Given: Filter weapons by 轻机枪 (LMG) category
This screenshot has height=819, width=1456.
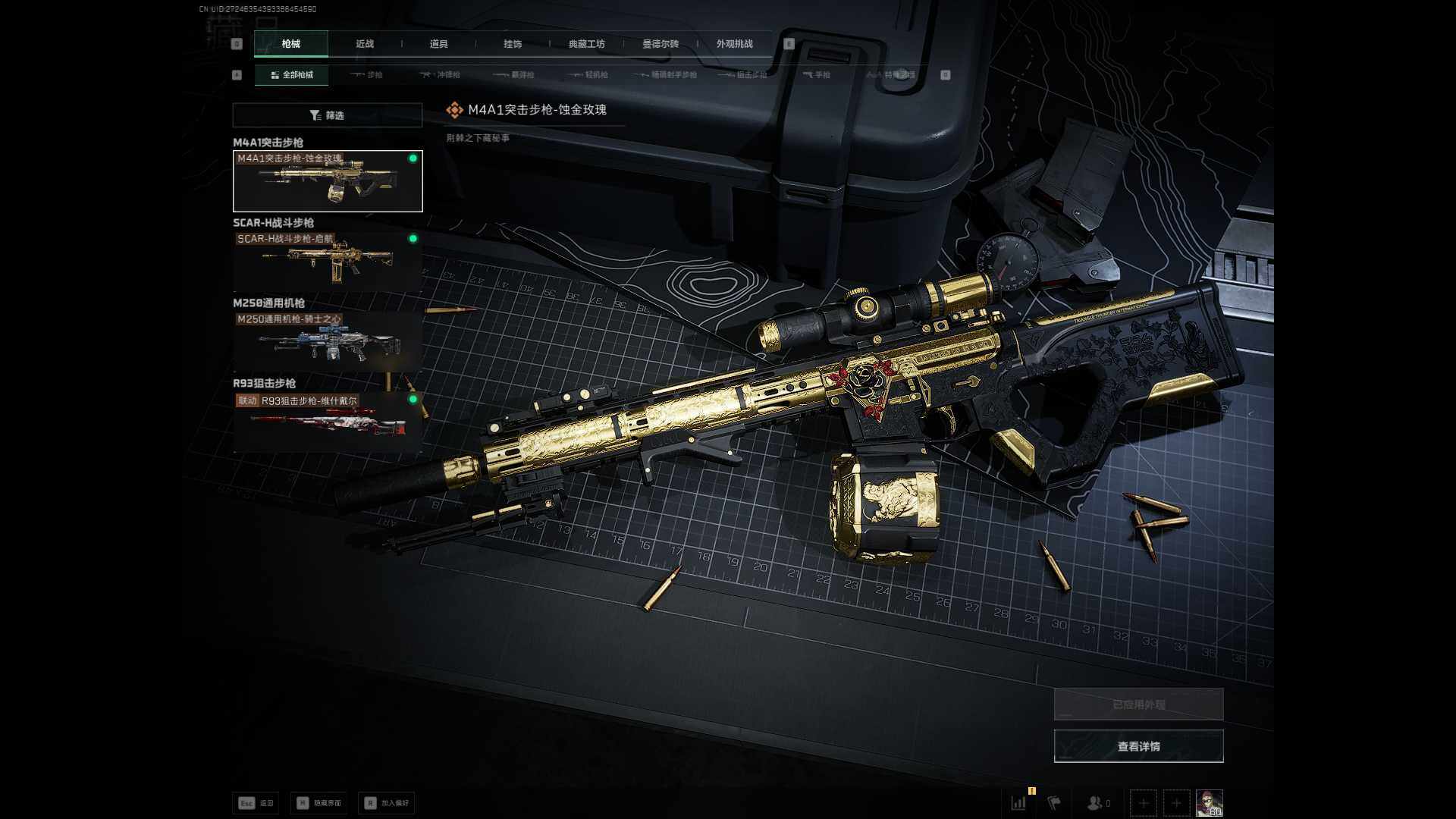Looking at the screenshot, I should point(590,75).
